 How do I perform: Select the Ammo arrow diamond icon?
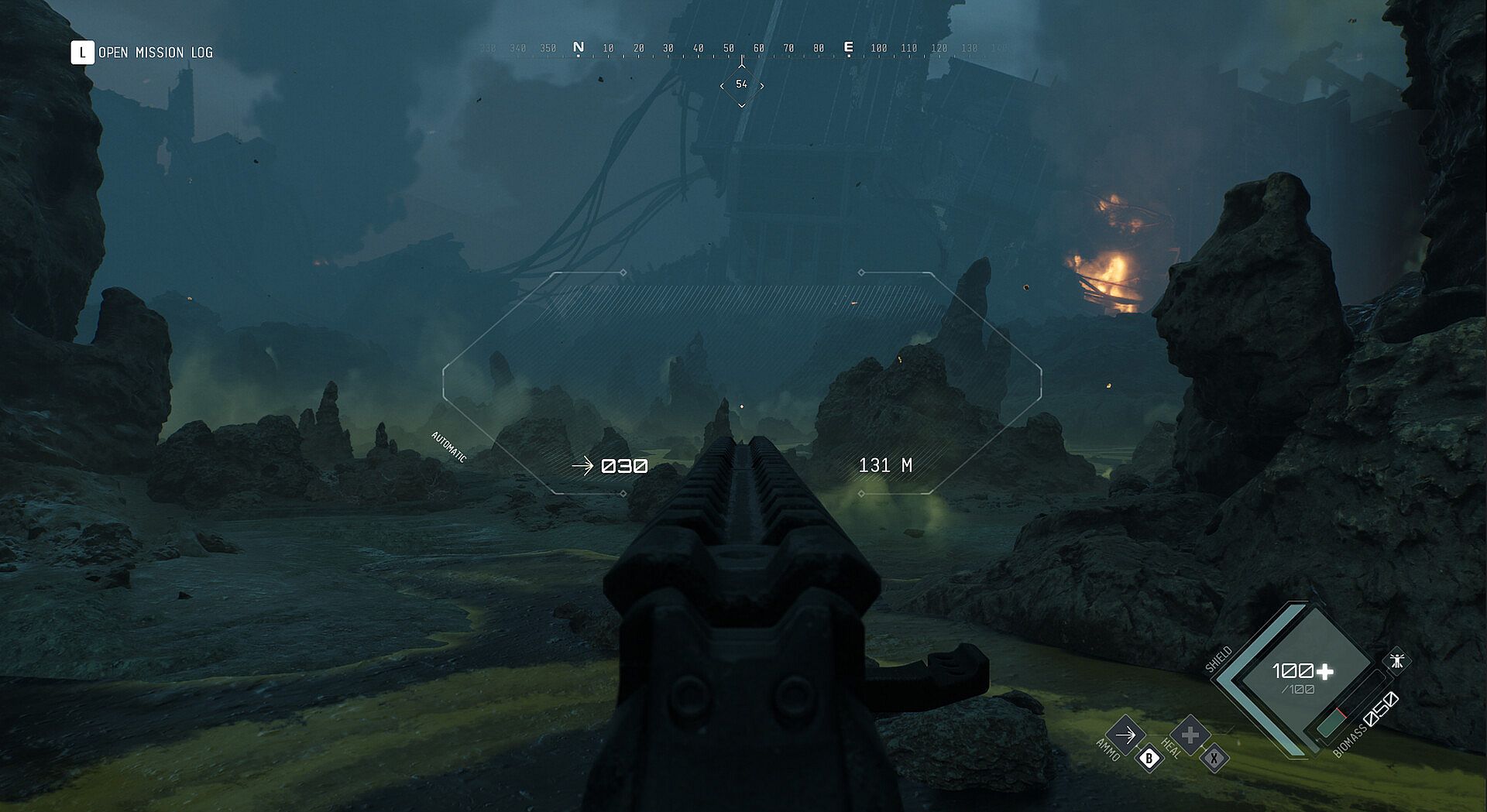[1125, 734]
